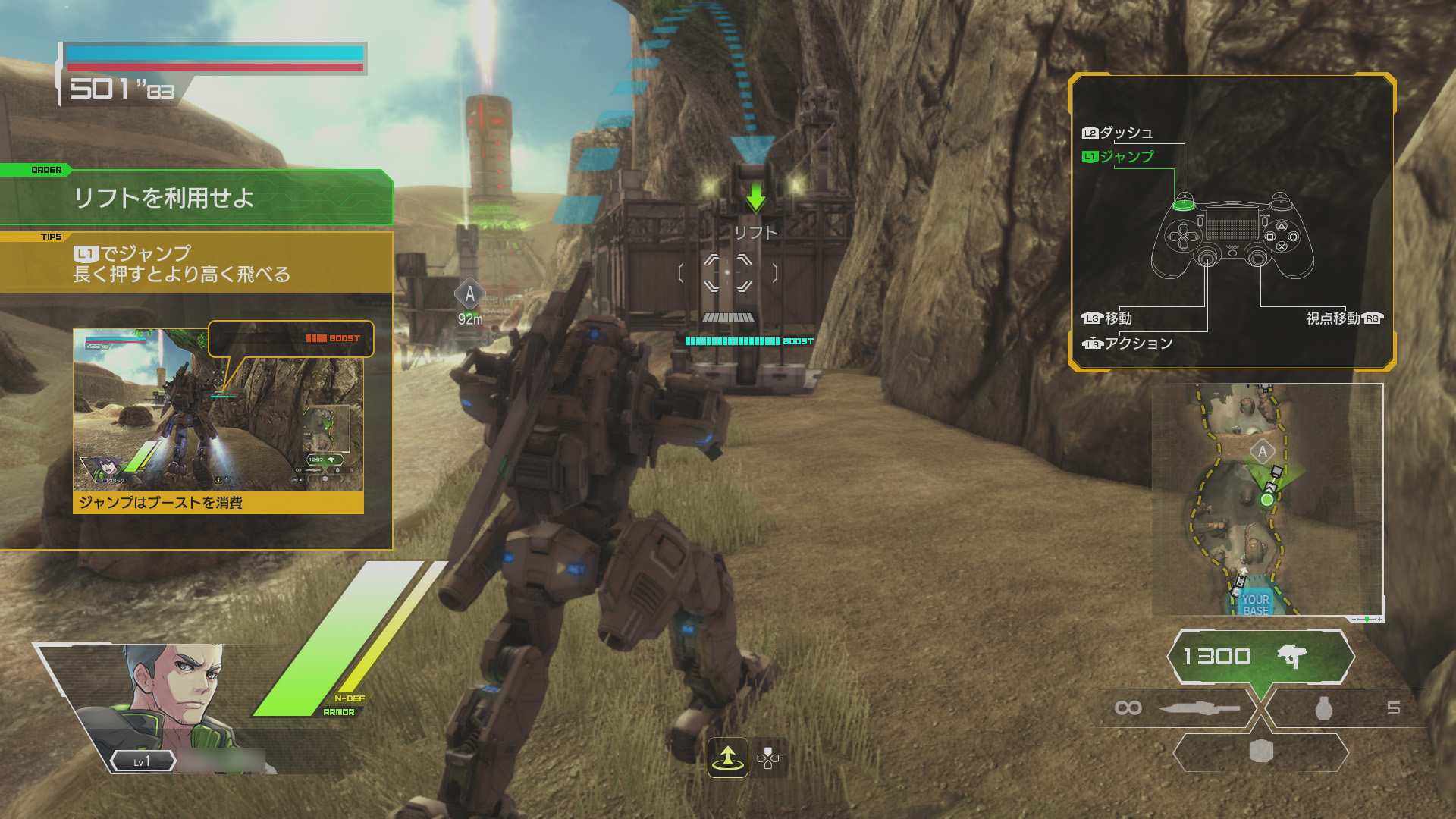Activate the yellow lift action icon
Image resolution: width=1456 pixels, height=819 pixels.
pyautogui.click(x=728, y=758)
